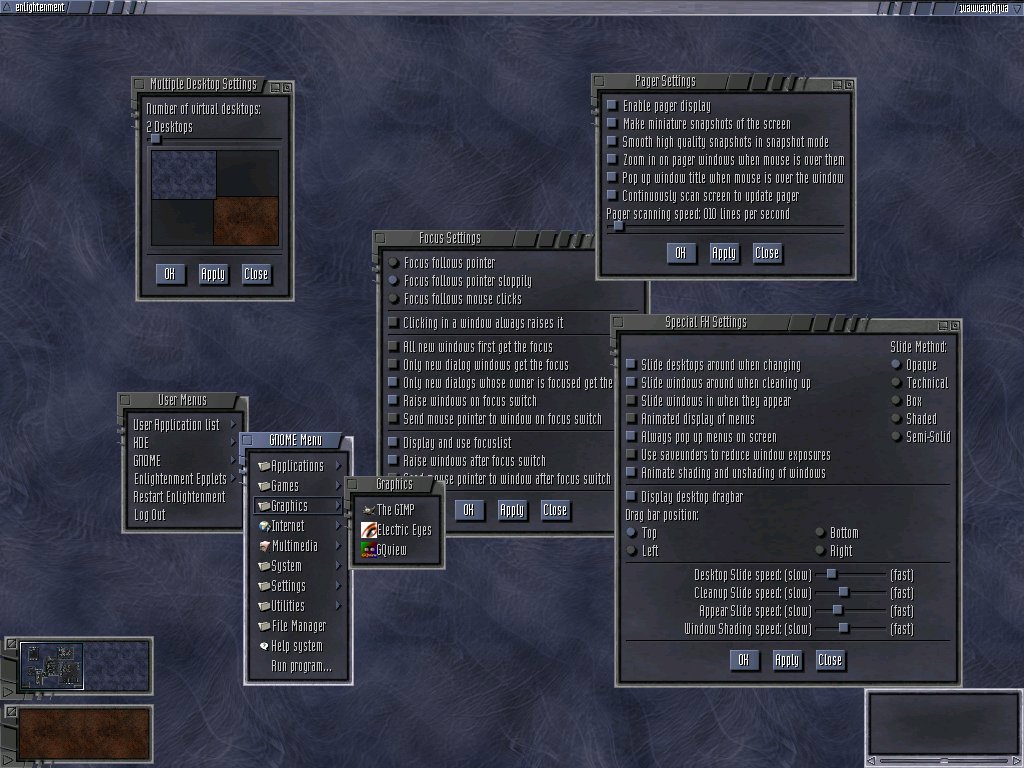Set drag bar position to Bottom
Screen dimensions: 1024x768
(820, 533)
